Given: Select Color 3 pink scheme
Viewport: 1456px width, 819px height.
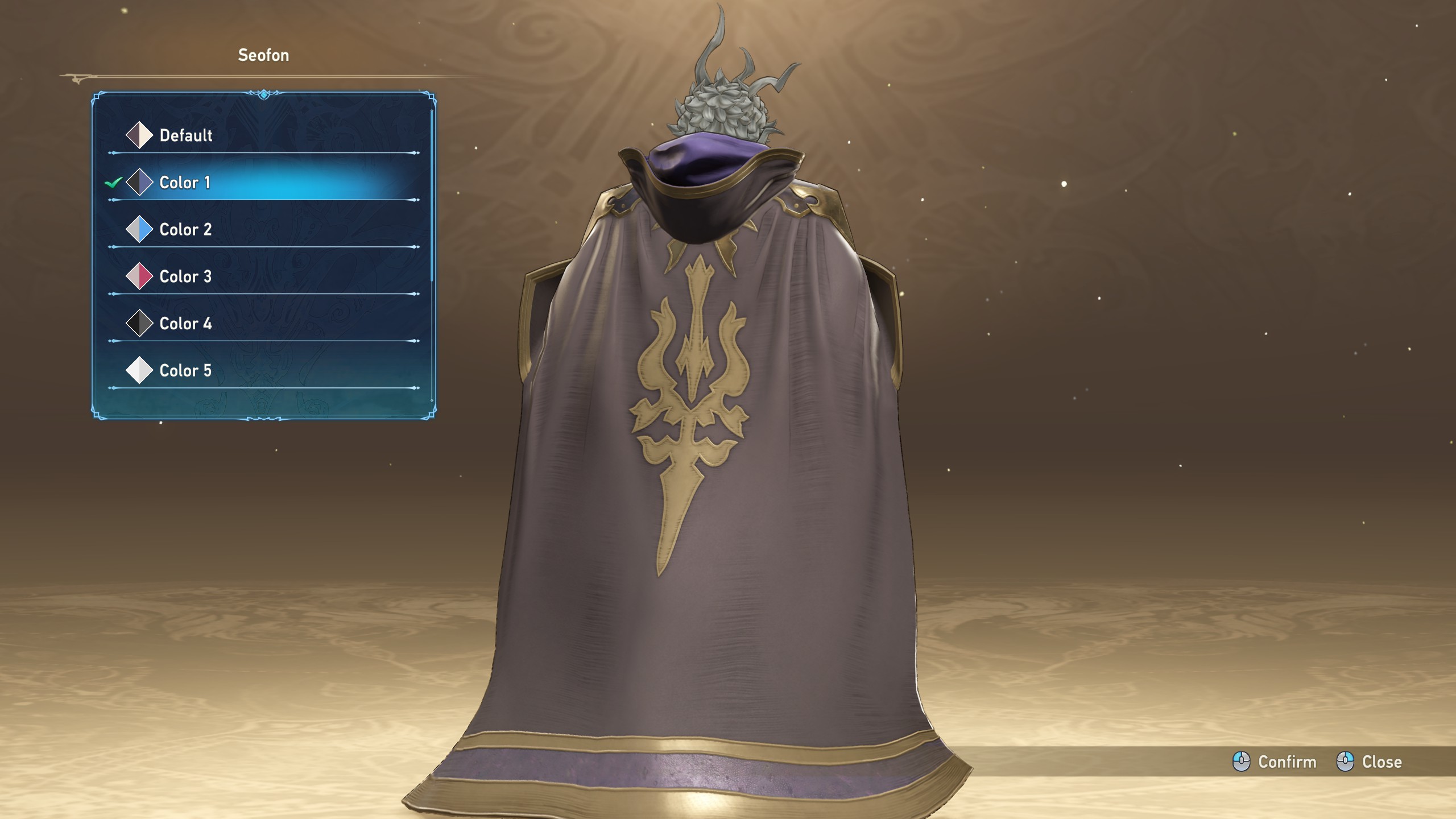Looking at the screenshot, I should [185, 277].
